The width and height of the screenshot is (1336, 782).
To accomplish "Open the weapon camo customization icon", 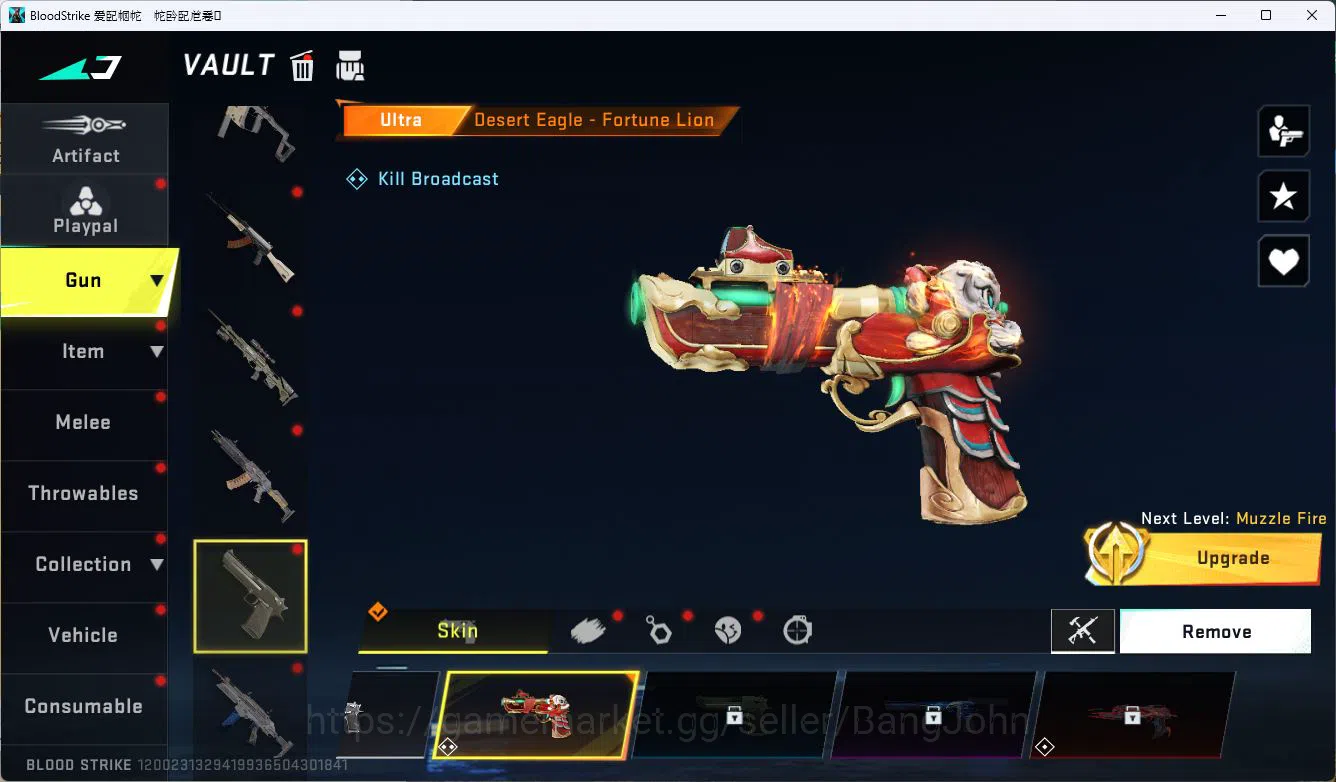I will pyautogui.click(x=588, y=630).
